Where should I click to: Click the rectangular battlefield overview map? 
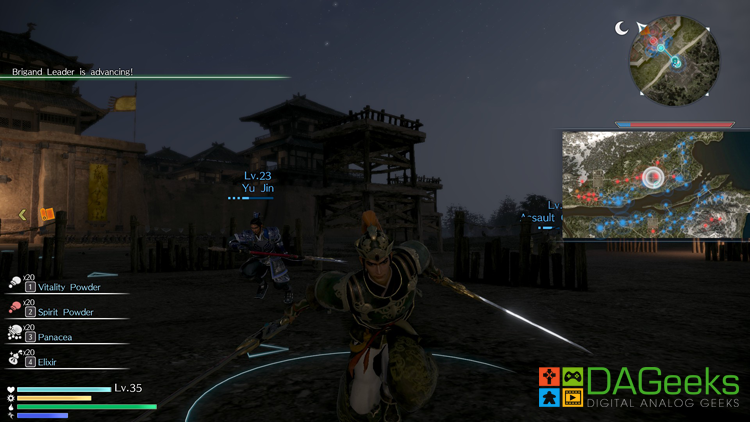pyautogui.click(x=655, y=184)
